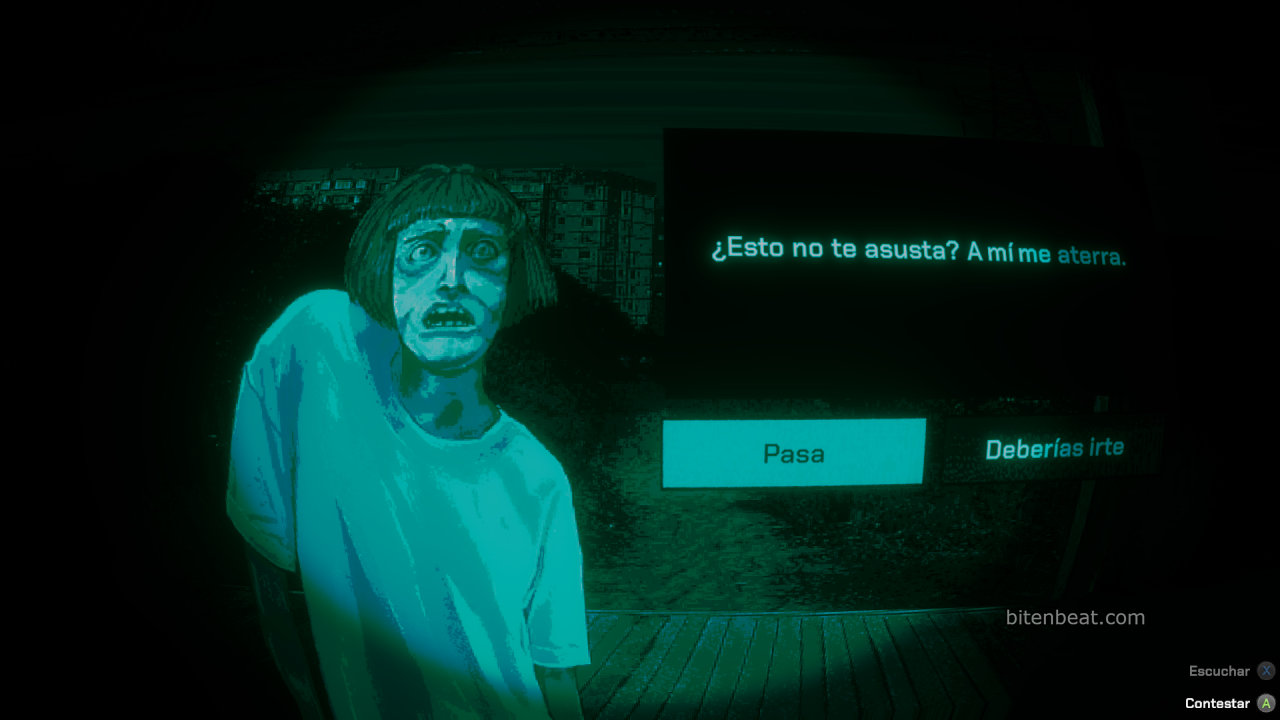
Task: Choose the "Pasa" dialogue reply
Action: click(794, 453)
